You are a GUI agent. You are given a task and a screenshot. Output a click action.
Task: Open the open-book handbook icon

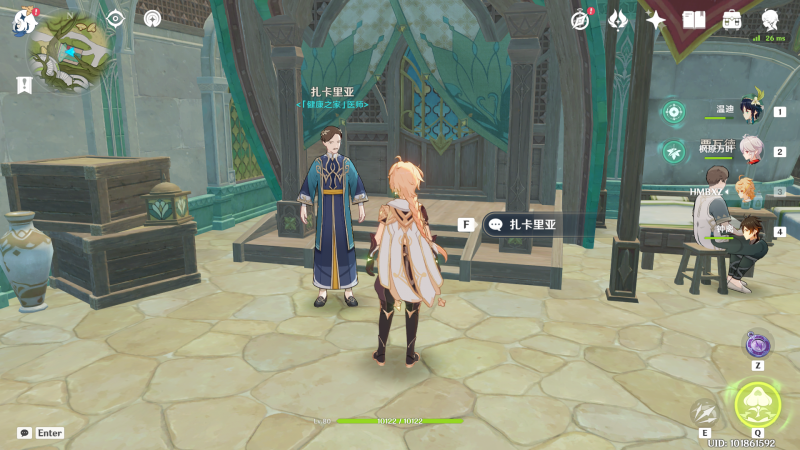click(694, 19)
